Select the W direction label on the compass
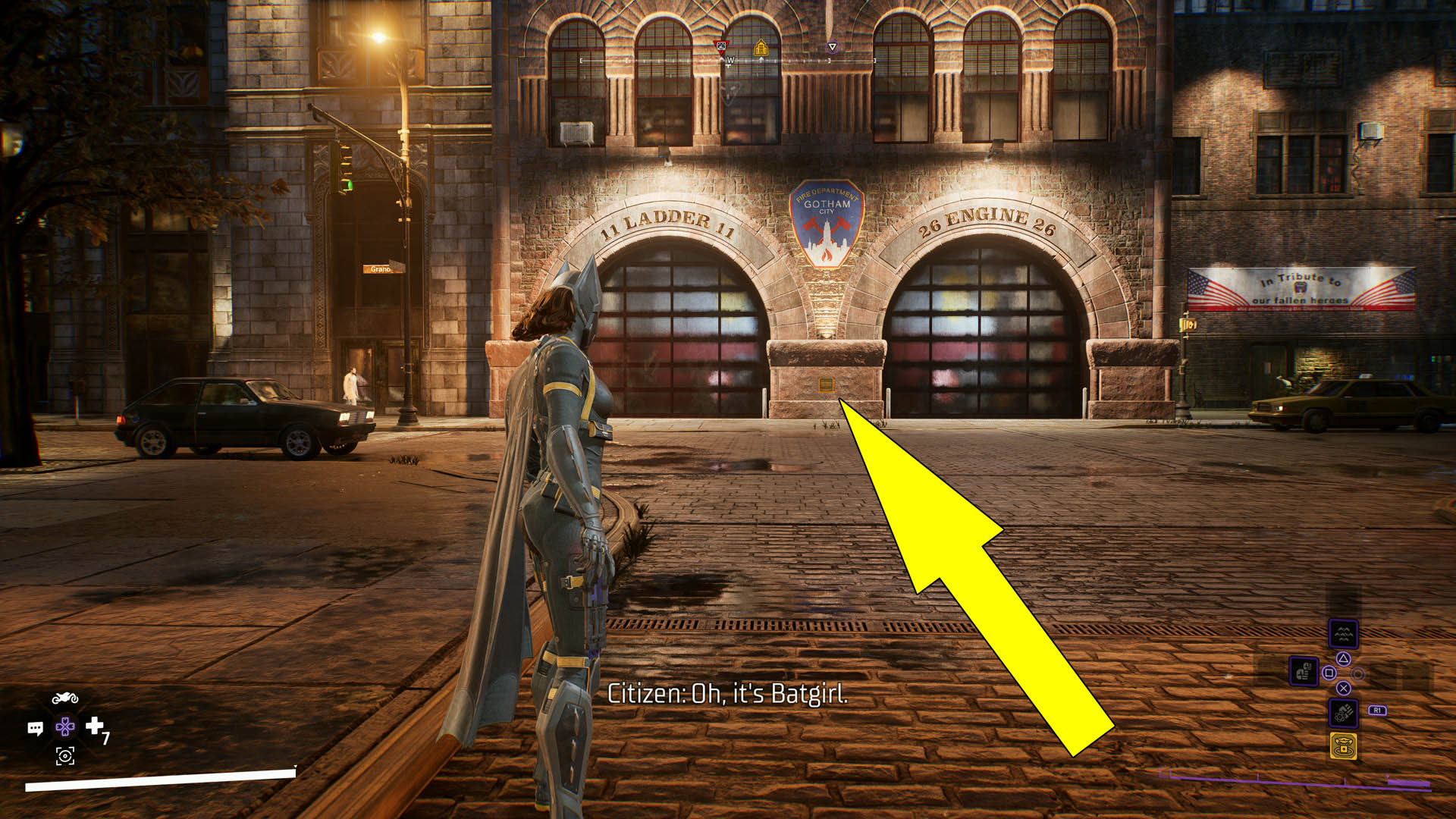This screenshot has height=819, width=1456. point(730,59)
